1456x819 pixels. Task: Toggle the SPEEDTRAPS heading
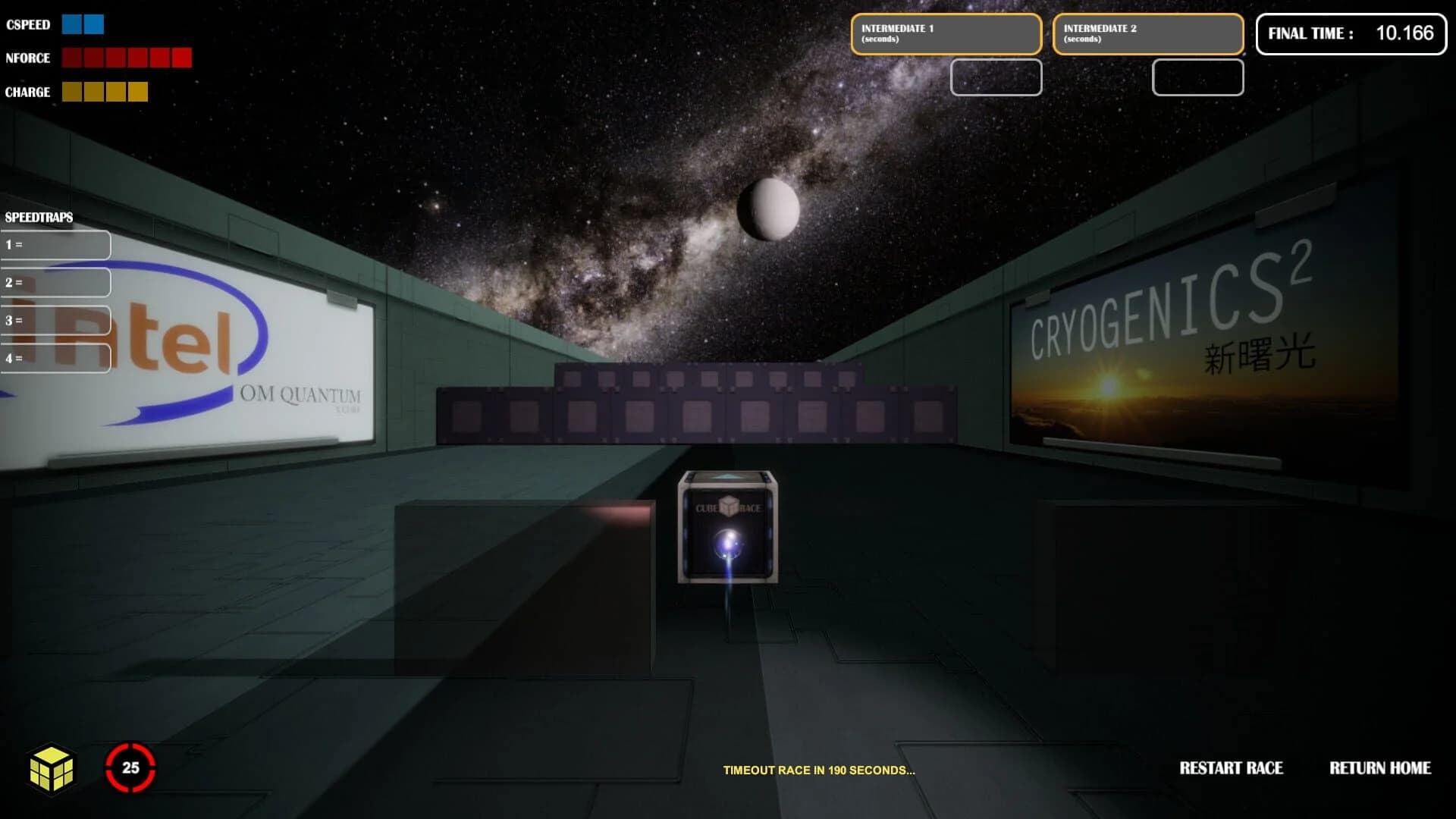pos(38,216)
